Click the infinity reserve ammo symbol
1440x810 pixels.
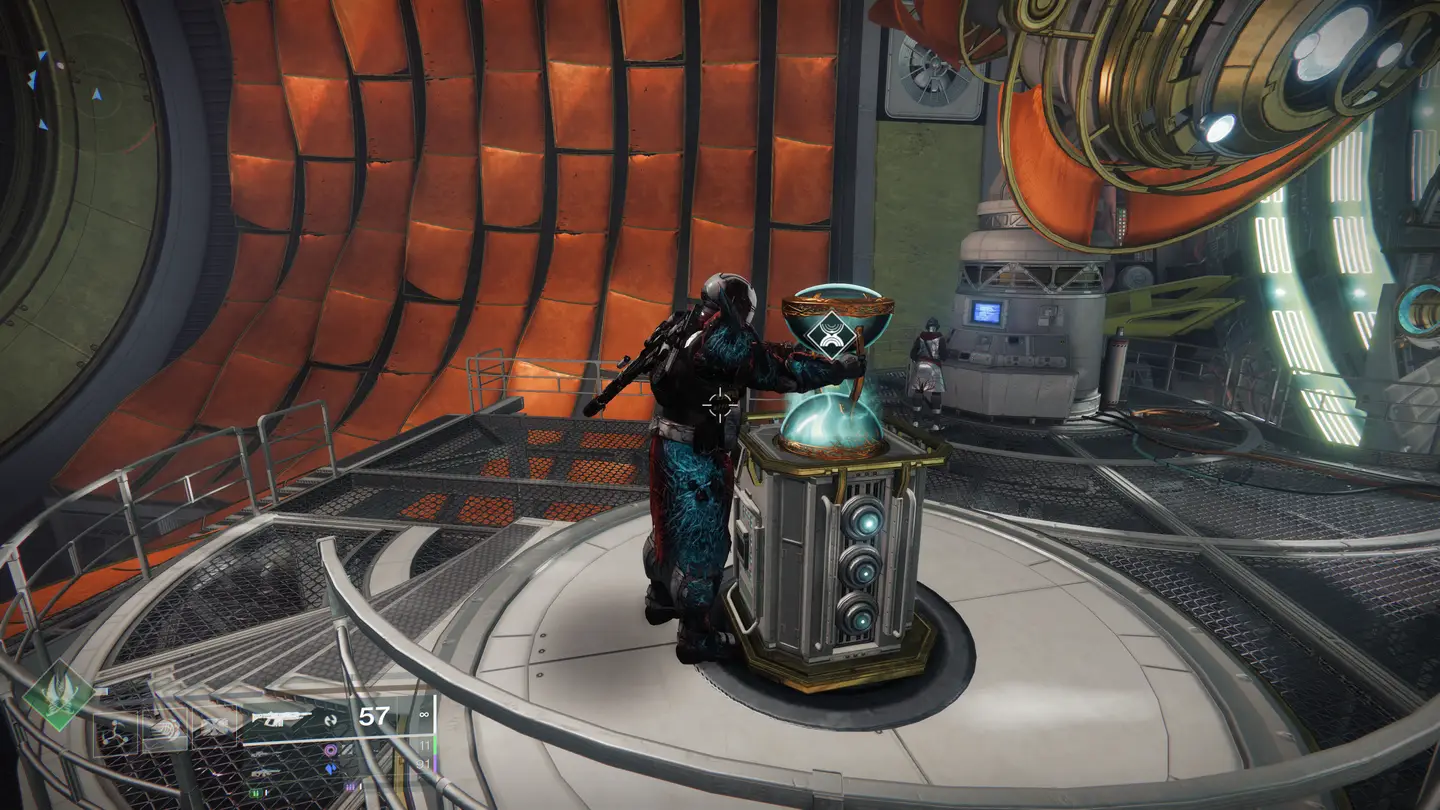[426, 713]
